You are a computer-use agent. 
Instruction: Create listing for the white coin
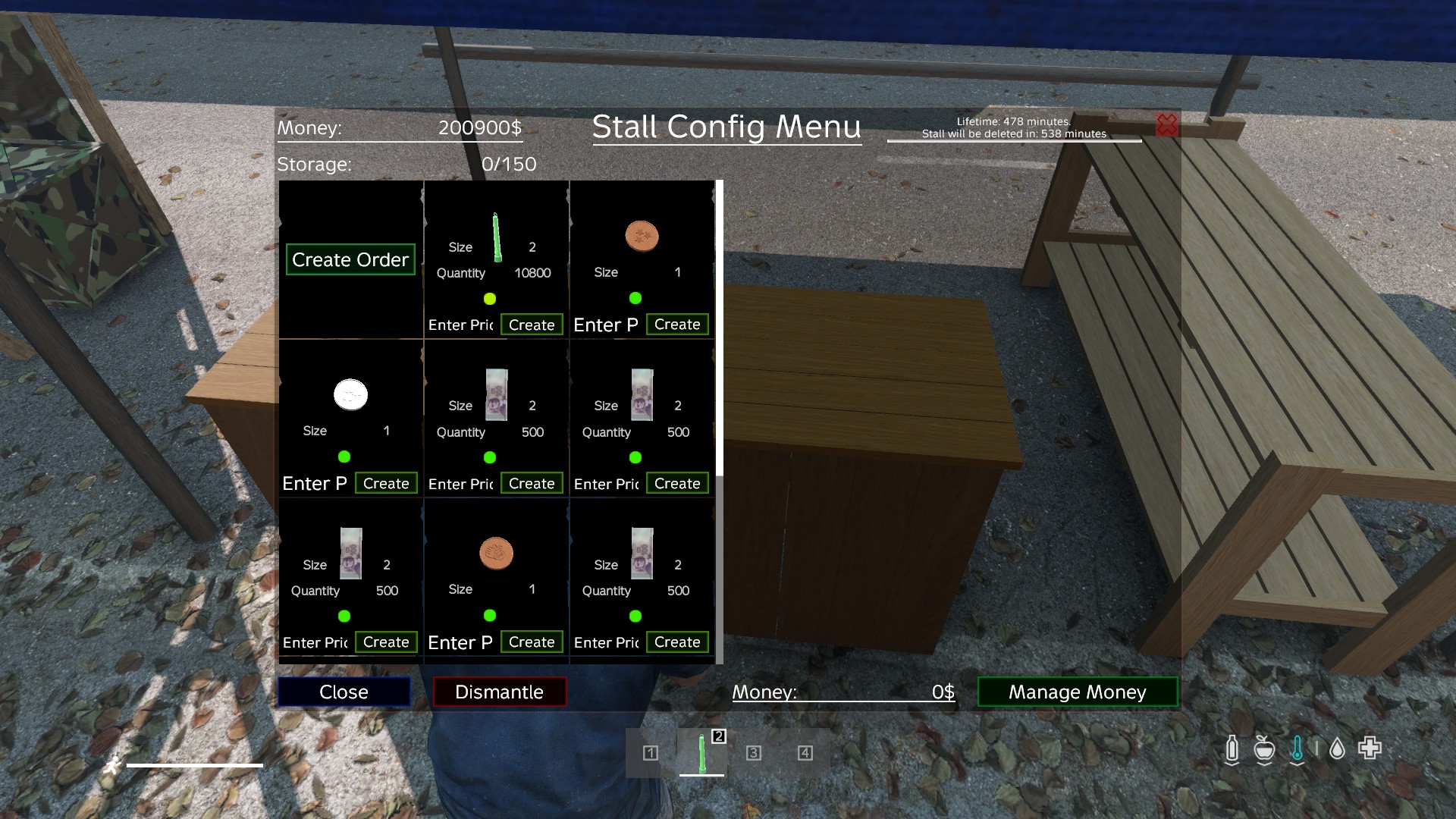point(385,483)
